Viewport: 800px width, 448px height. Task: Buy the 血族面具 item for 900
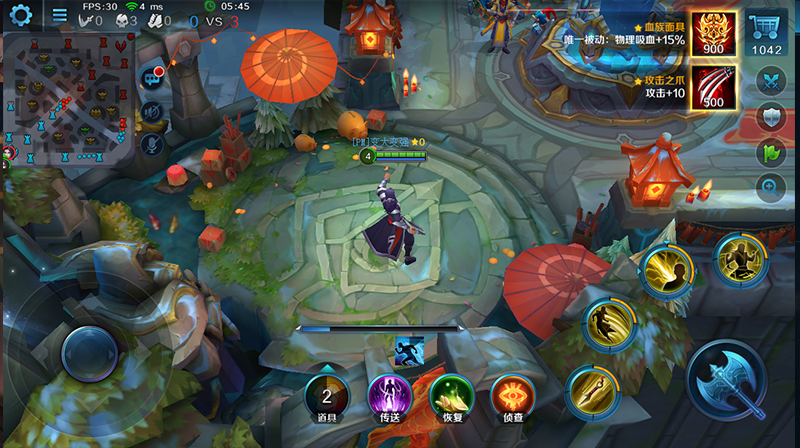[x=714, y=35]
